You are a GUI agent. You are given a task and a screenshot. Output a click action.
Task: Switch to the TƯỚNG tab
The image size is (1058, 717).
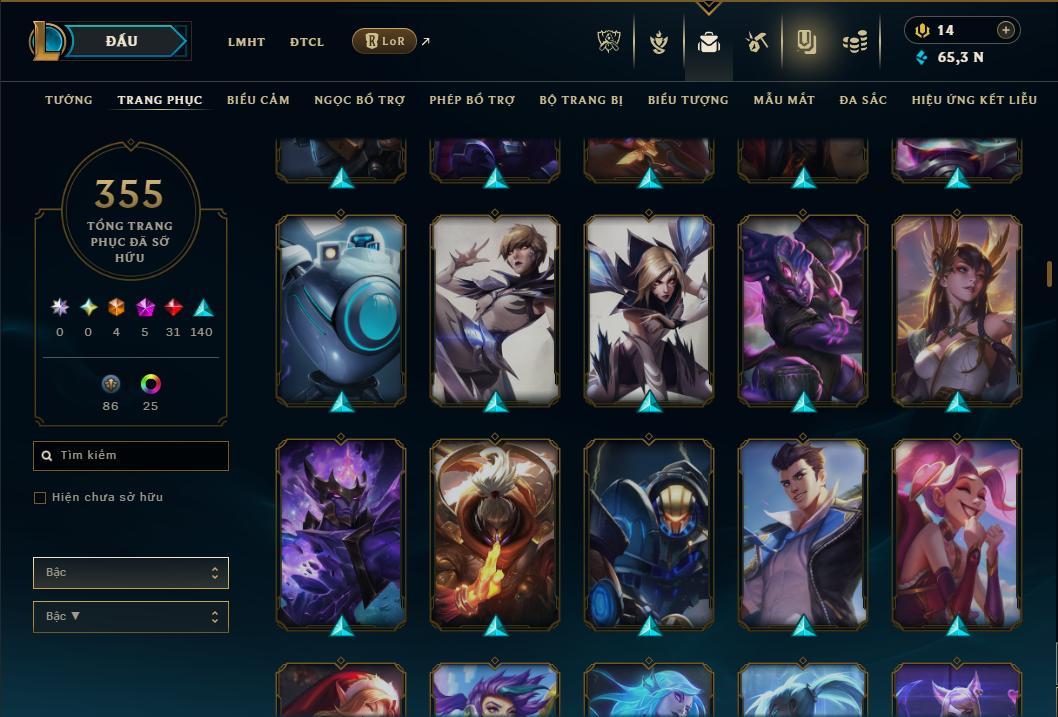pos(69,100)
